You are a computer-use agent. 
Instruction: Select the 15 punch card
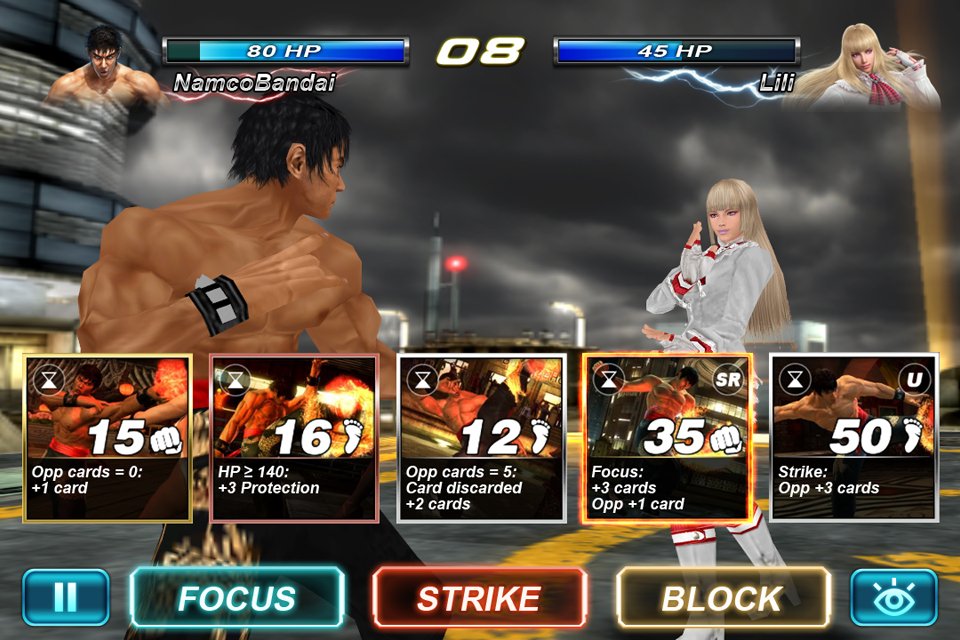[108, 438]
